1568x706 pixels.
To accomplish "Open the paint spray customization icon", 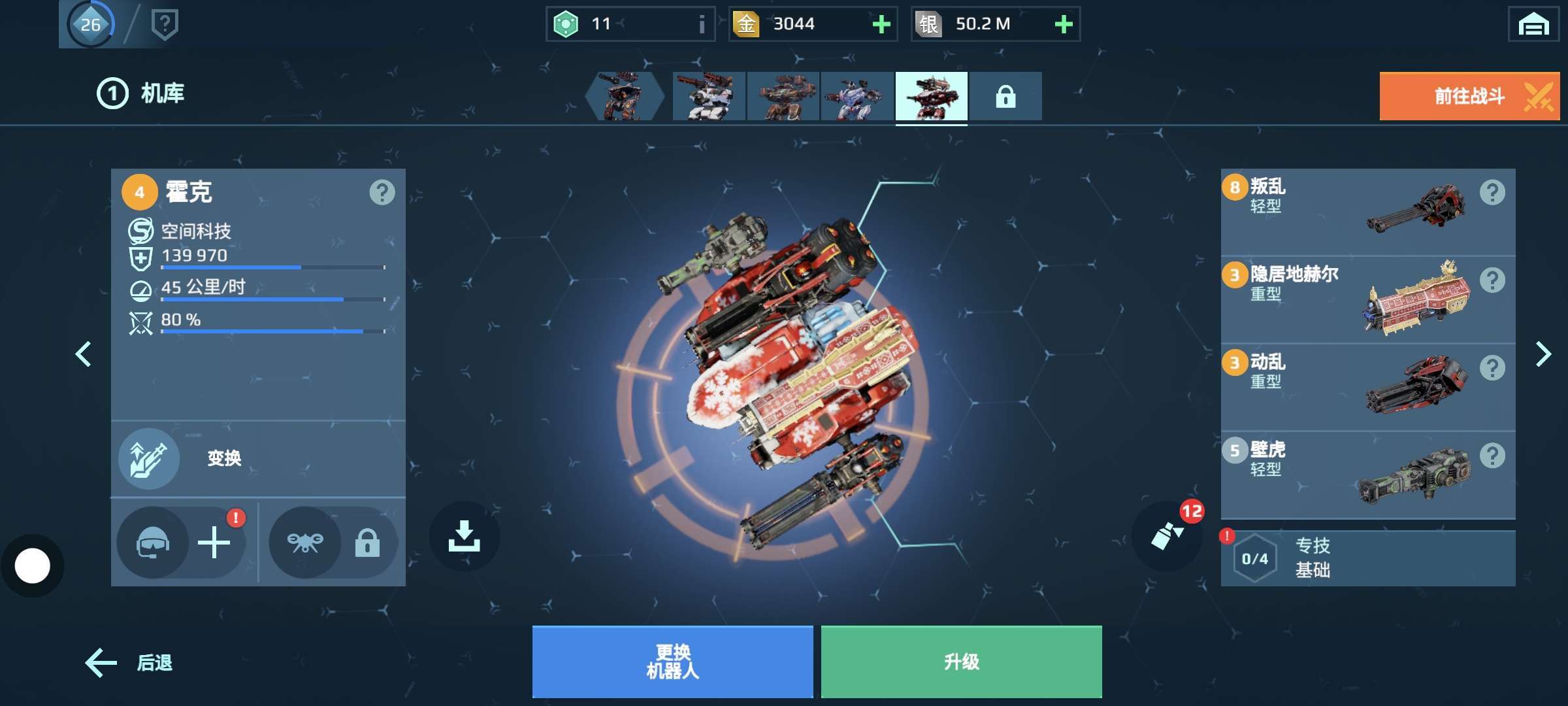I will 1168,536.
